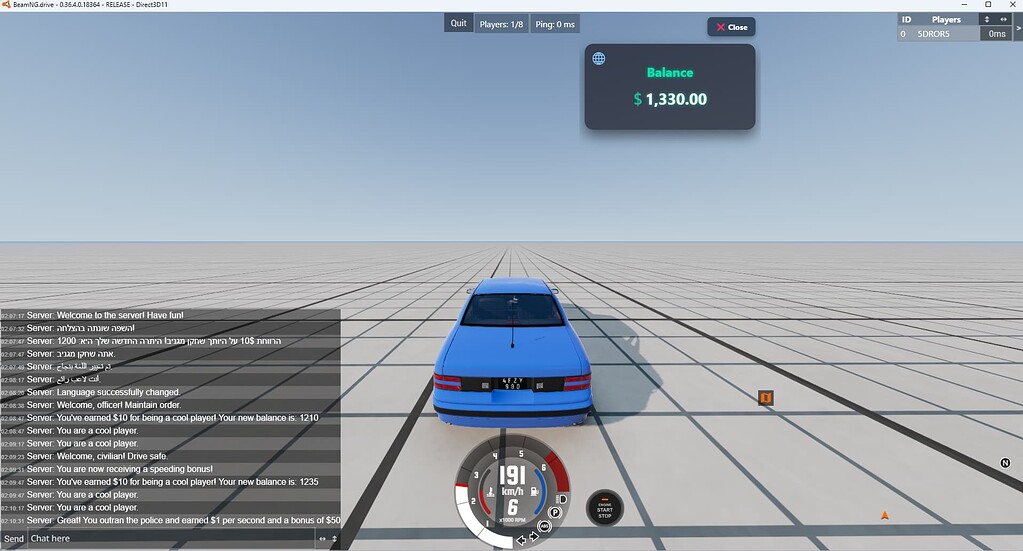Focus the "Chat here" input field
Viewport: 1023px width, 551px height.
point(170,539)
